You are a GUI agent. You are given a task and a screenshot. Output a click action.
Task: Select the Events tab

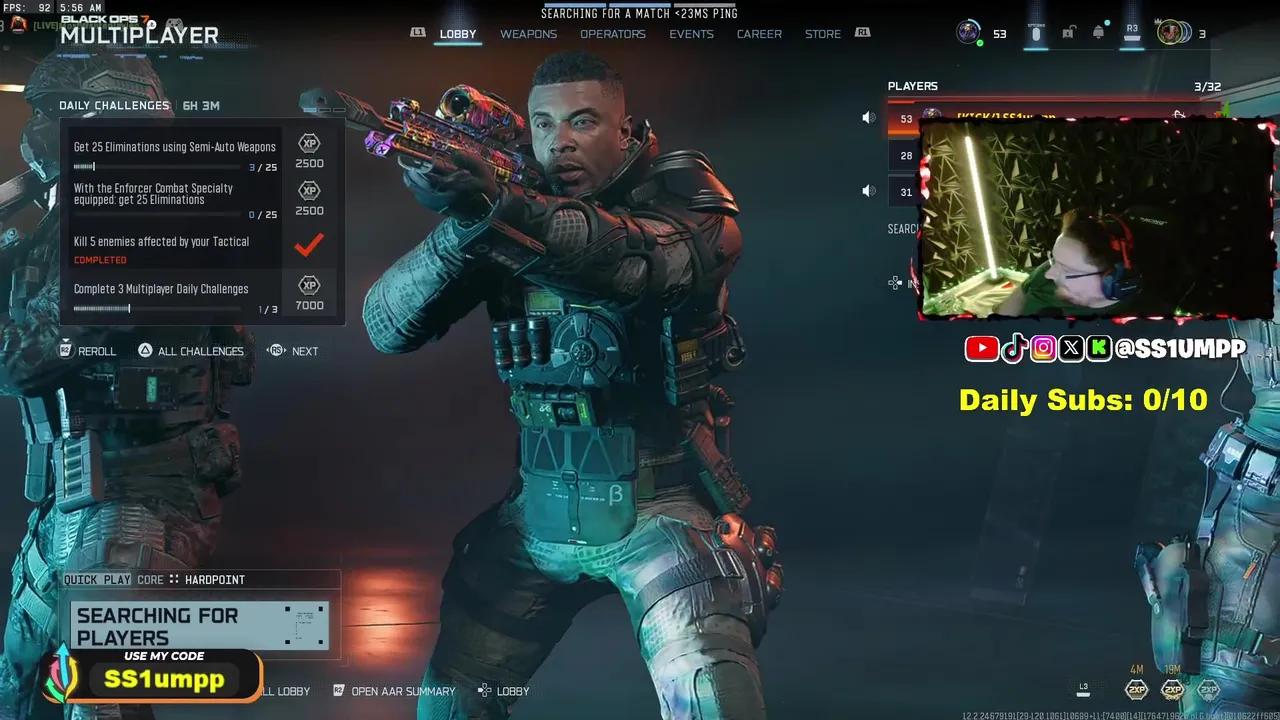click(691, 34)
